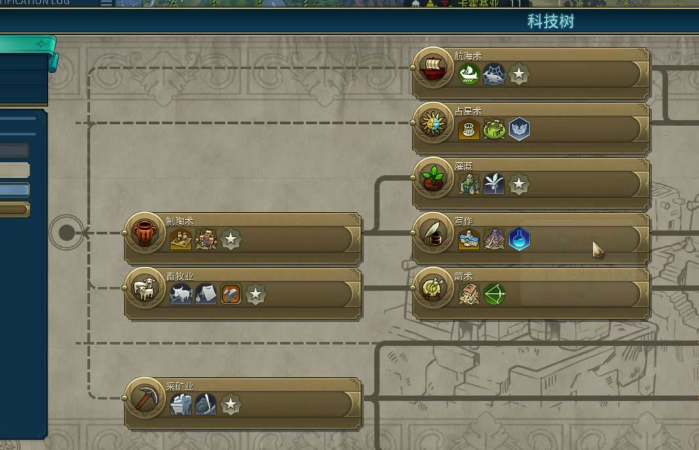Click the blue science flask icon under 写作
This screenshot has width=699, height=450.
tap(519, 239)
